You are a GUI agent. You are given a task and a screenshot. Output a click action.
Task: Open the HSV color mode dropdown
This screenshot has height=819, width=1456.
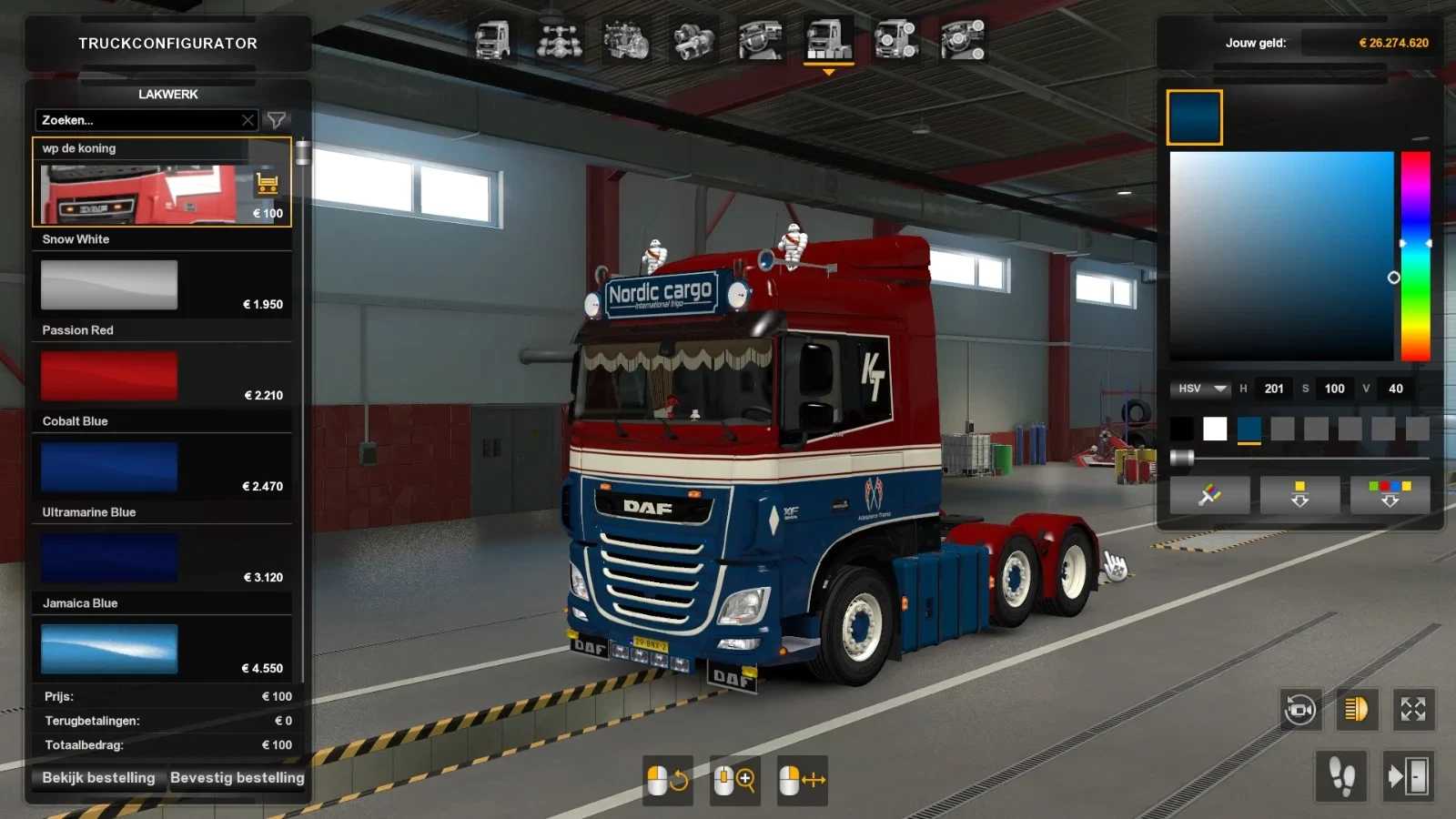[1202, 389]
